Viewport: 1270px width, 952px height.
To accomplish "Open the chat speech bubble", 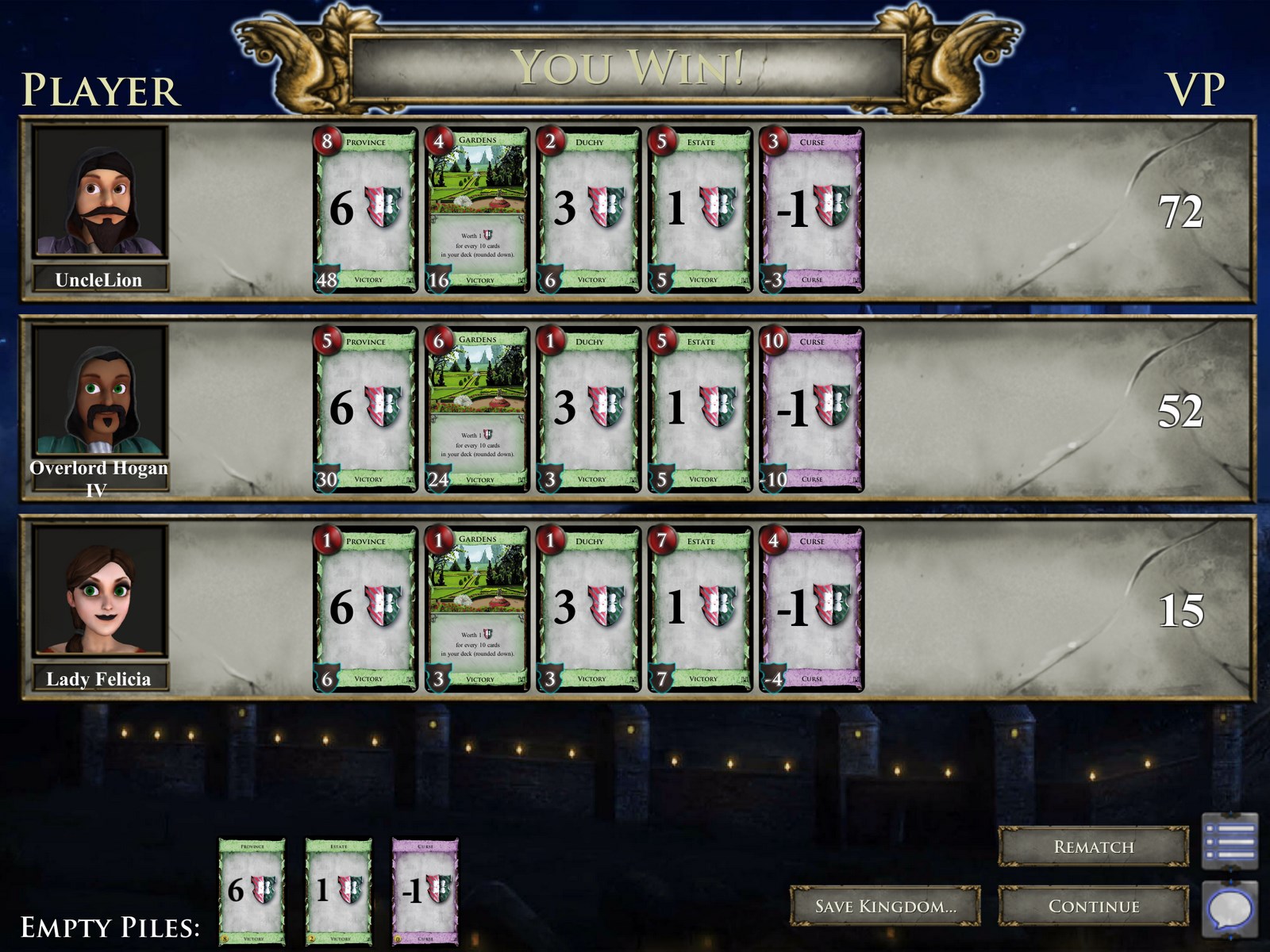I will (x=1230, y=908).
